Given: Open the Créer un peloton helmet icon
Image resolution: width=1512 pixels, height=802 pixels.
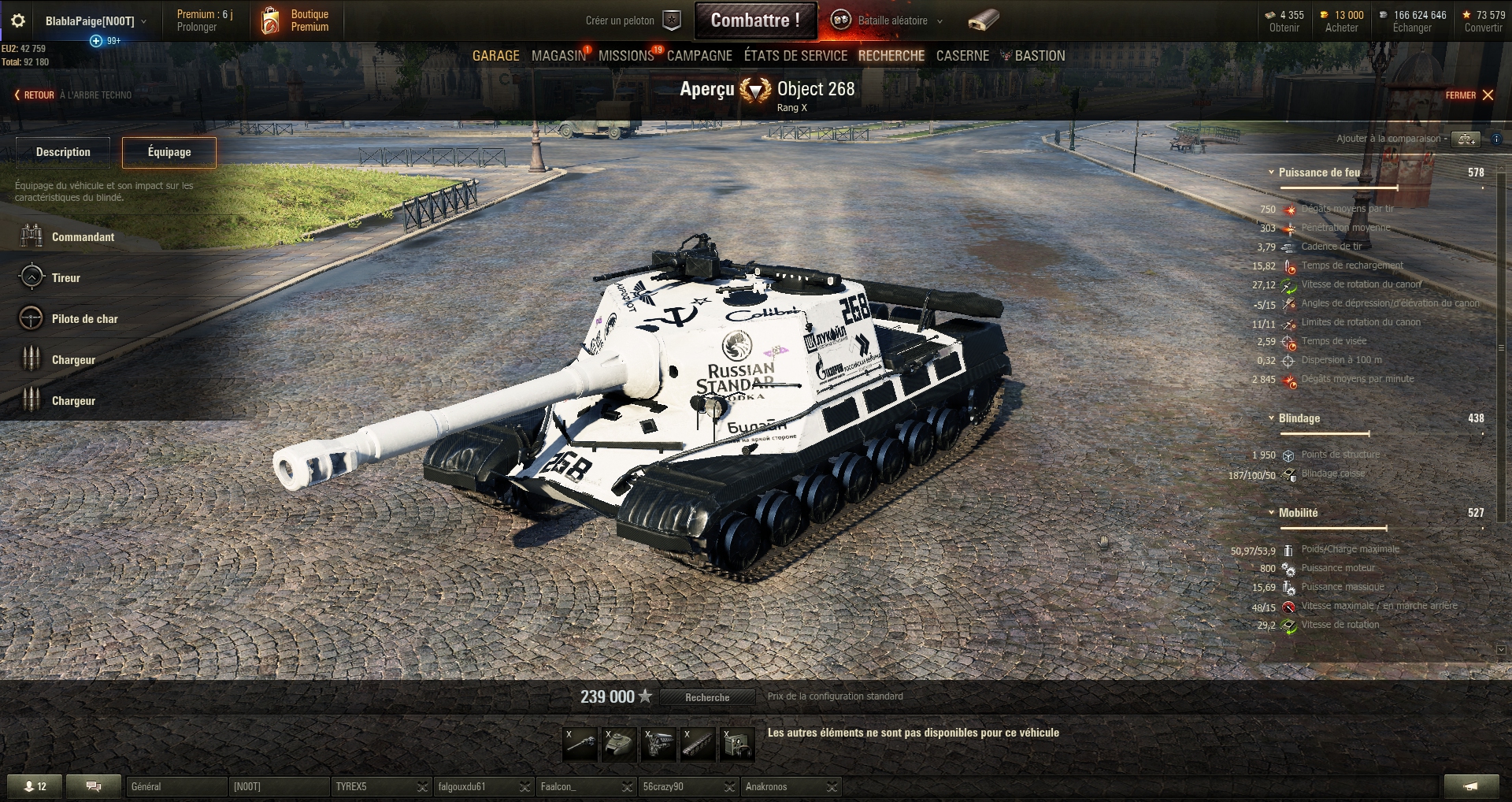Looking at the screenshot, I should tap(670, 20).
